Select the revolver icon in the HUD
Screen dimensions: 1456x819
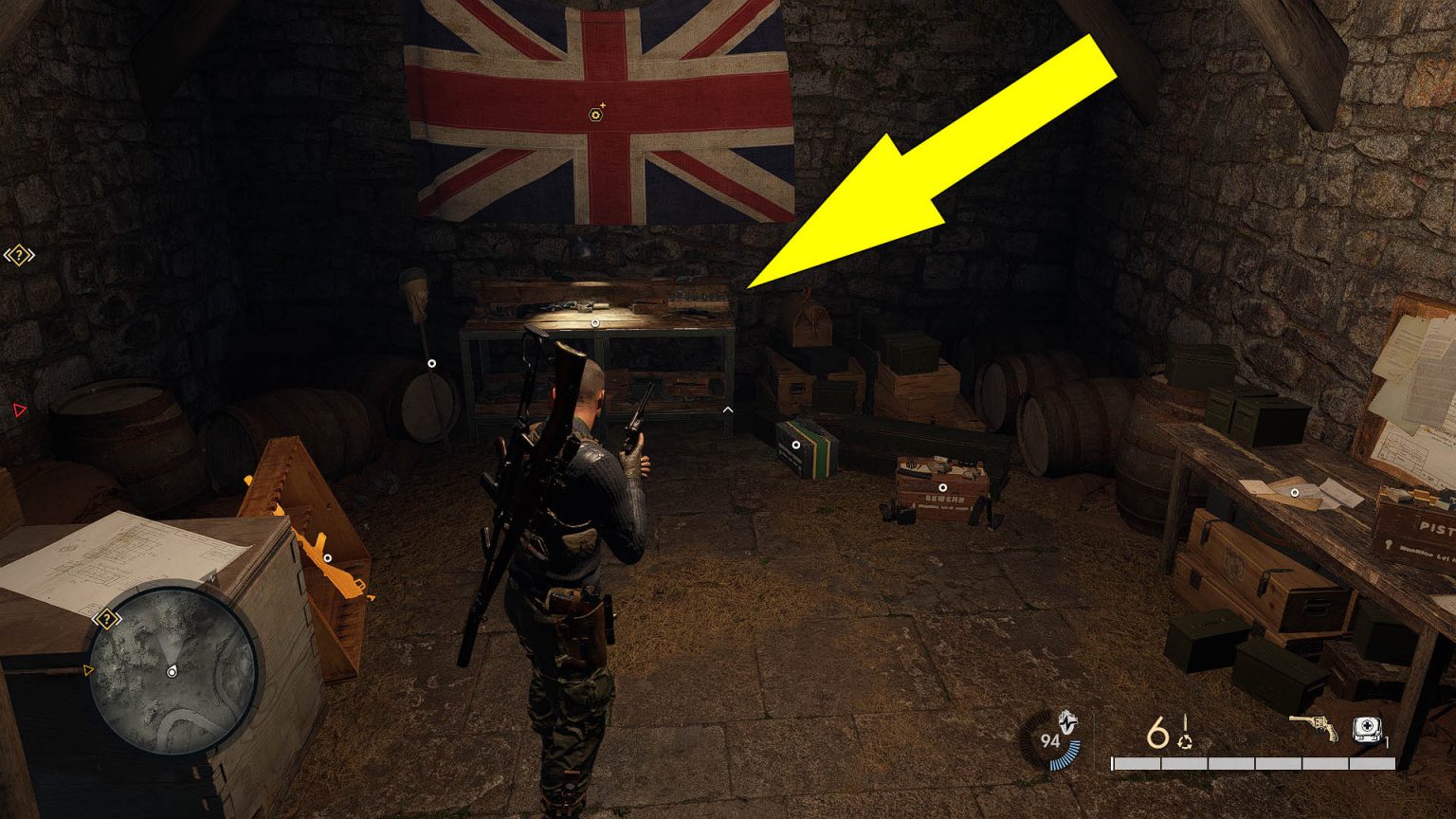1313,728
